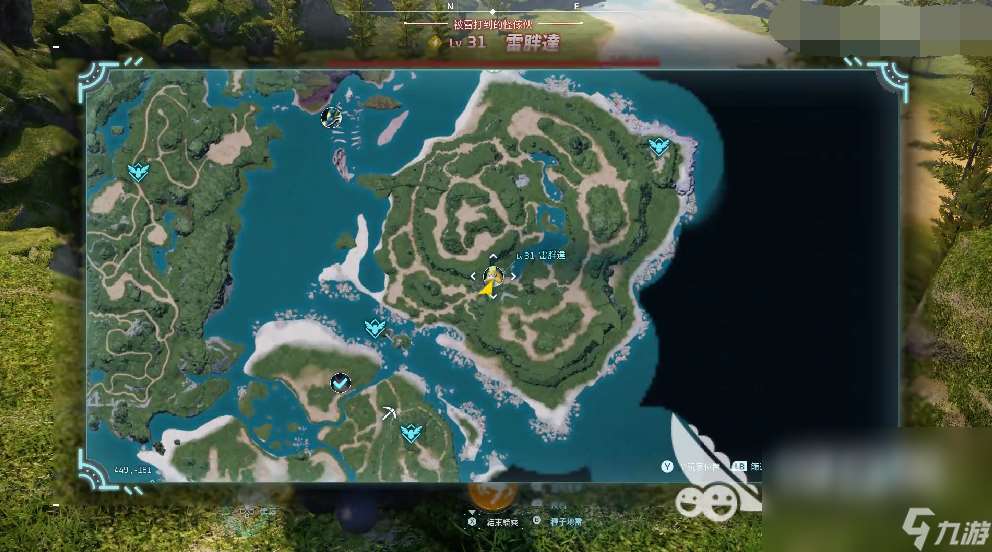Select the boss marker in the northern sea
Screen dimensions: 992x552
[331, 118]
